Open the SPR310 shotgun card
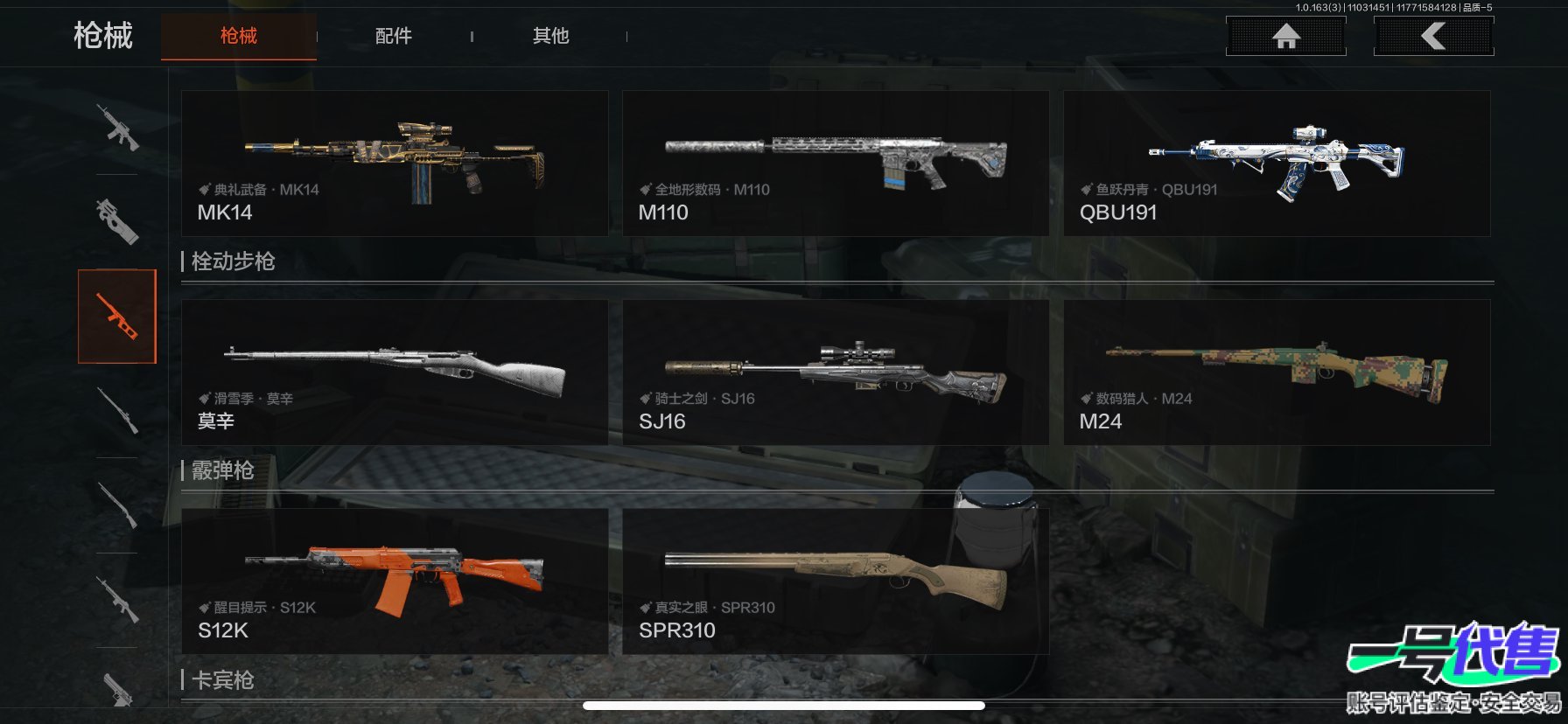1568x724 pixels. (835, 581)
